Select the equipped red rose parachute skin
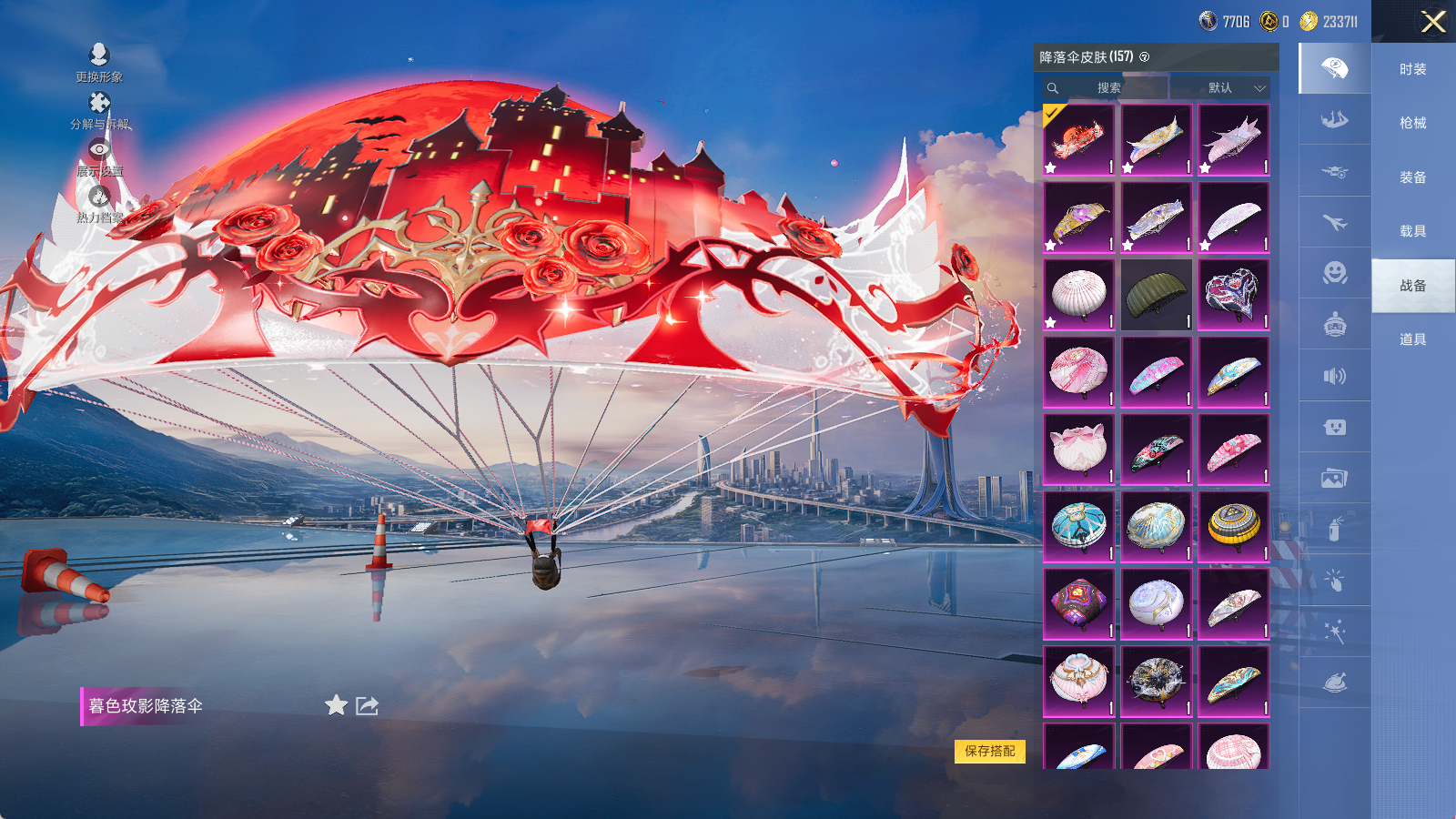Viewport: 1456px width, 819px height. pyautogui.click(x=1078, y=139)
